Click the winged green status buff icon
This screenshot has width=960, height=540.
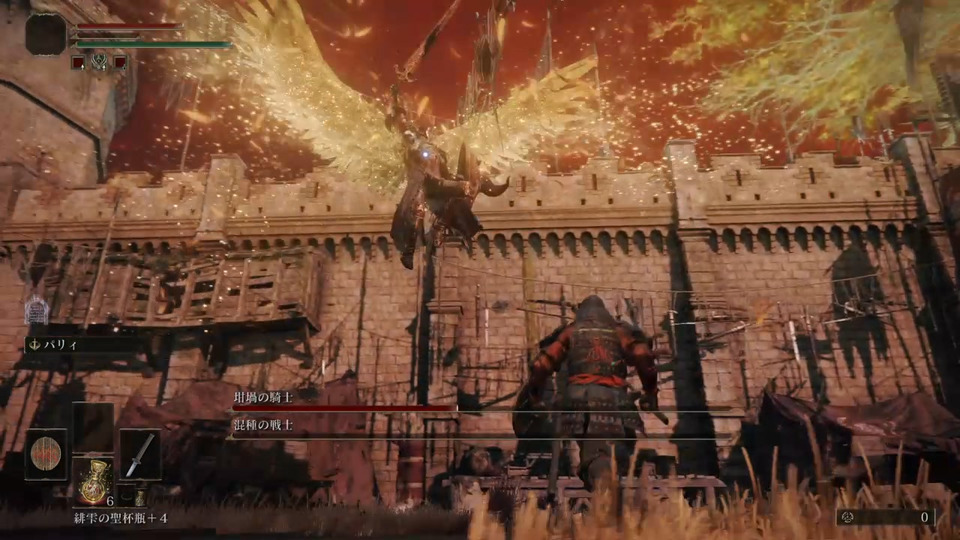point(98,61)
